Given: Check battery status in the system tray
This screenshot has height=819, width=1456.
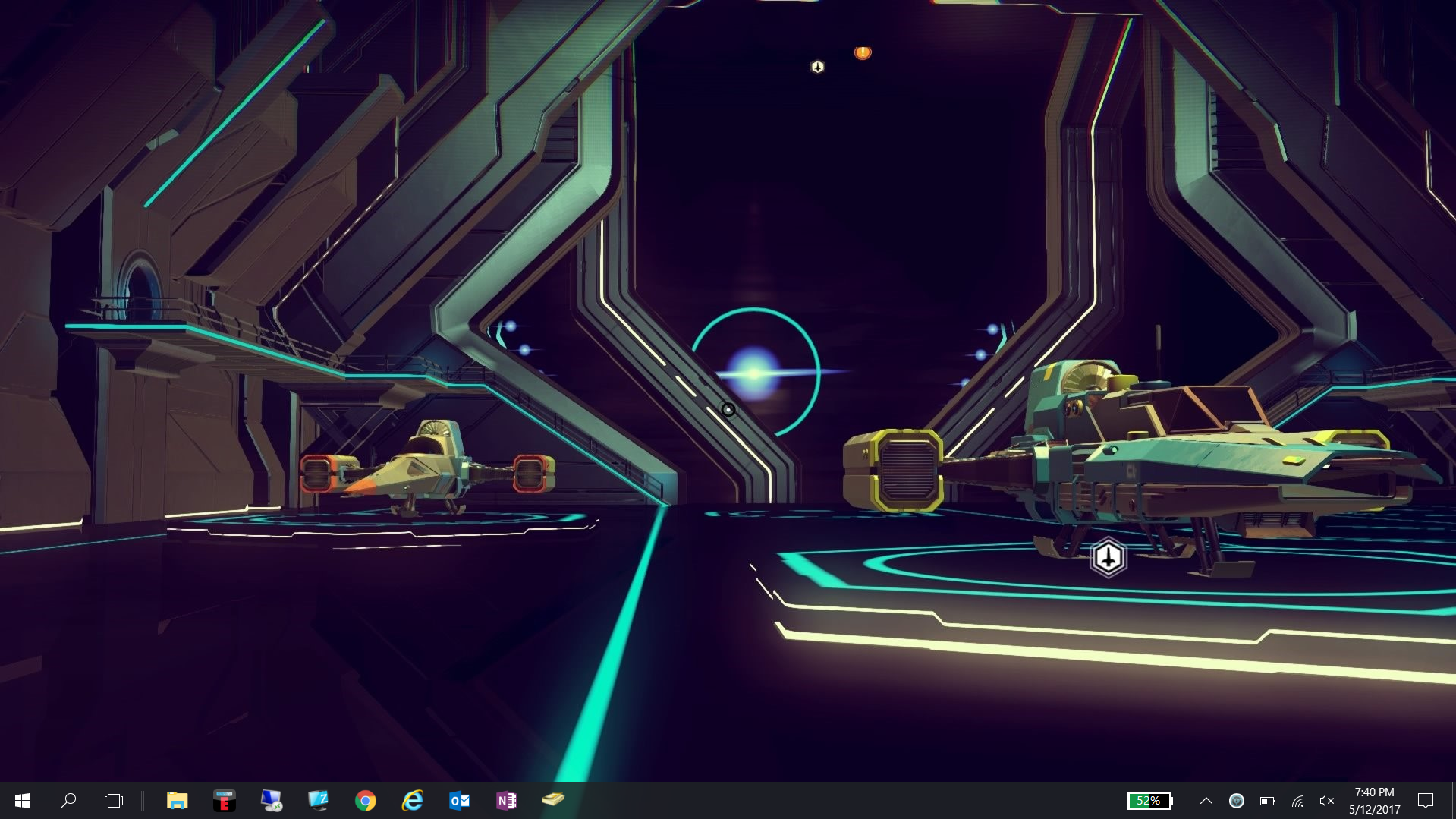Looking at the screenshot, I should tap(1269, 800).
